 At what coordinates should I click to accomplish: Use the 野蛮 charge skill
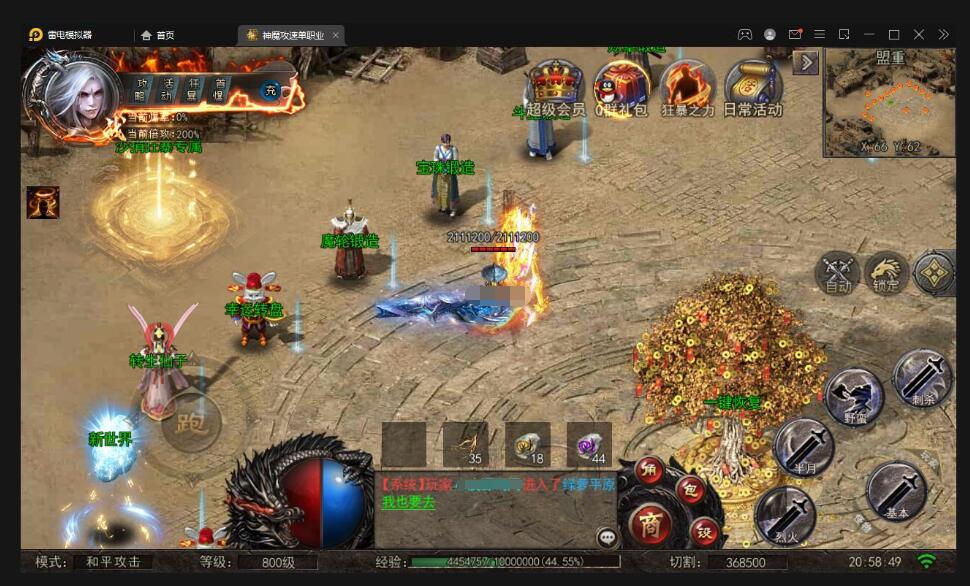pyautogui.click(x=854, y=395)
